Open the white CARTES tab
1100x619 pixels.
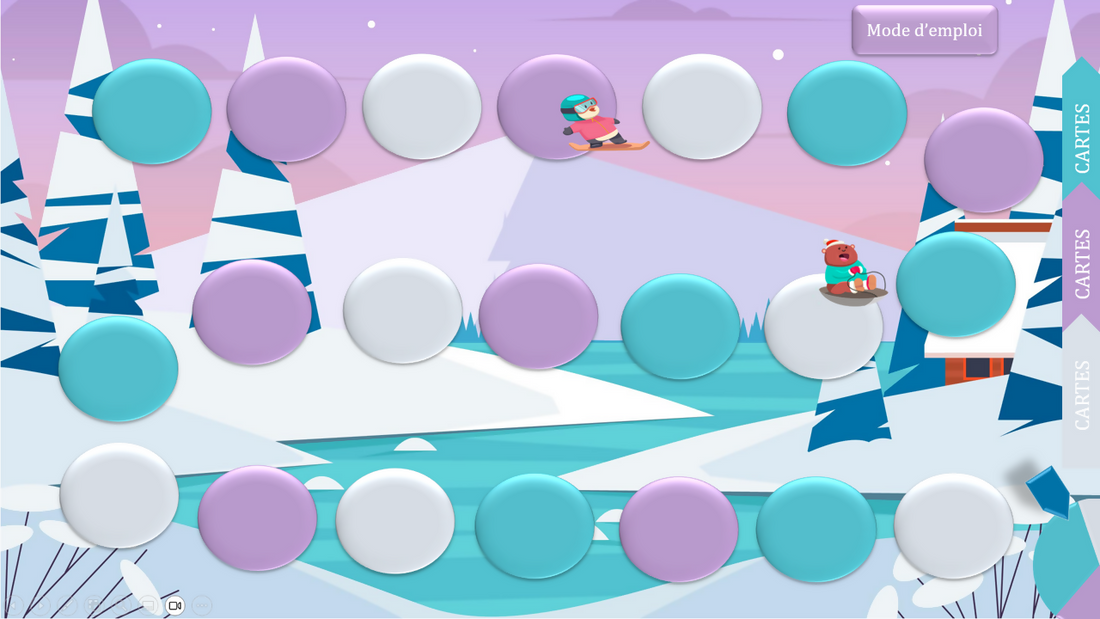point(1082,395)
